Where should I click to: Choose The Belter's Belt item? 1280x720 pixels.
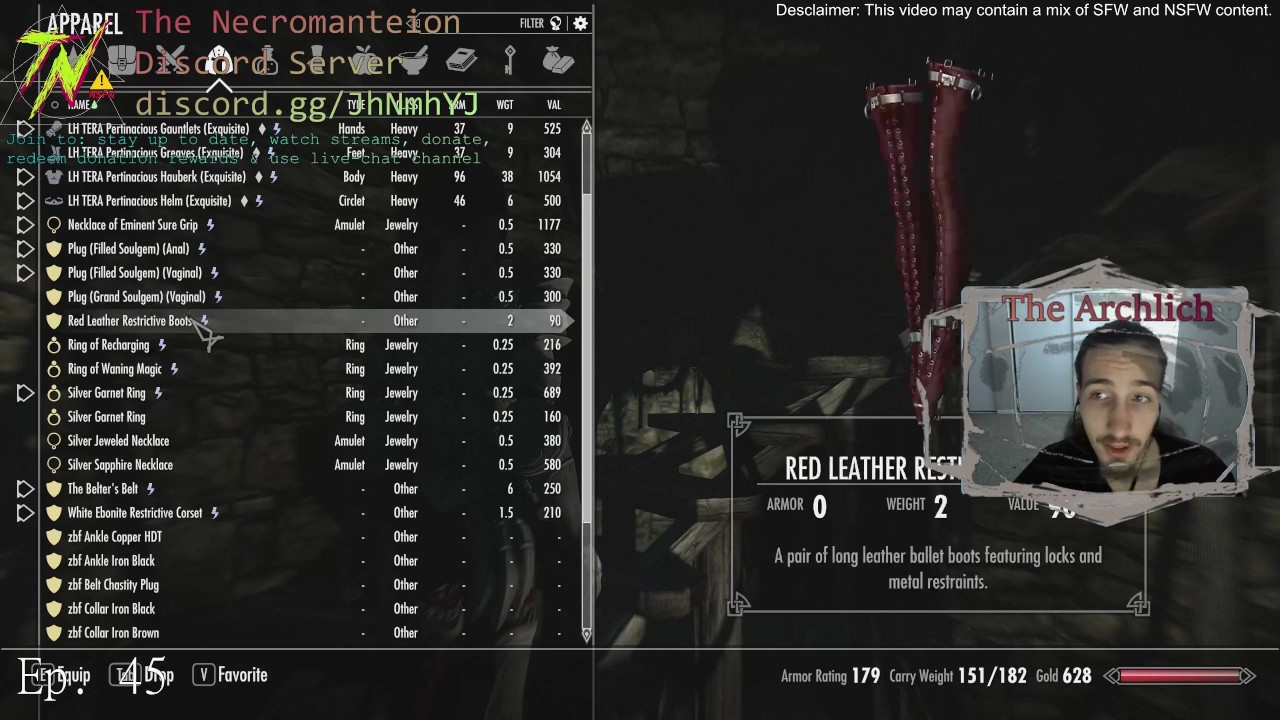[103, 489]
